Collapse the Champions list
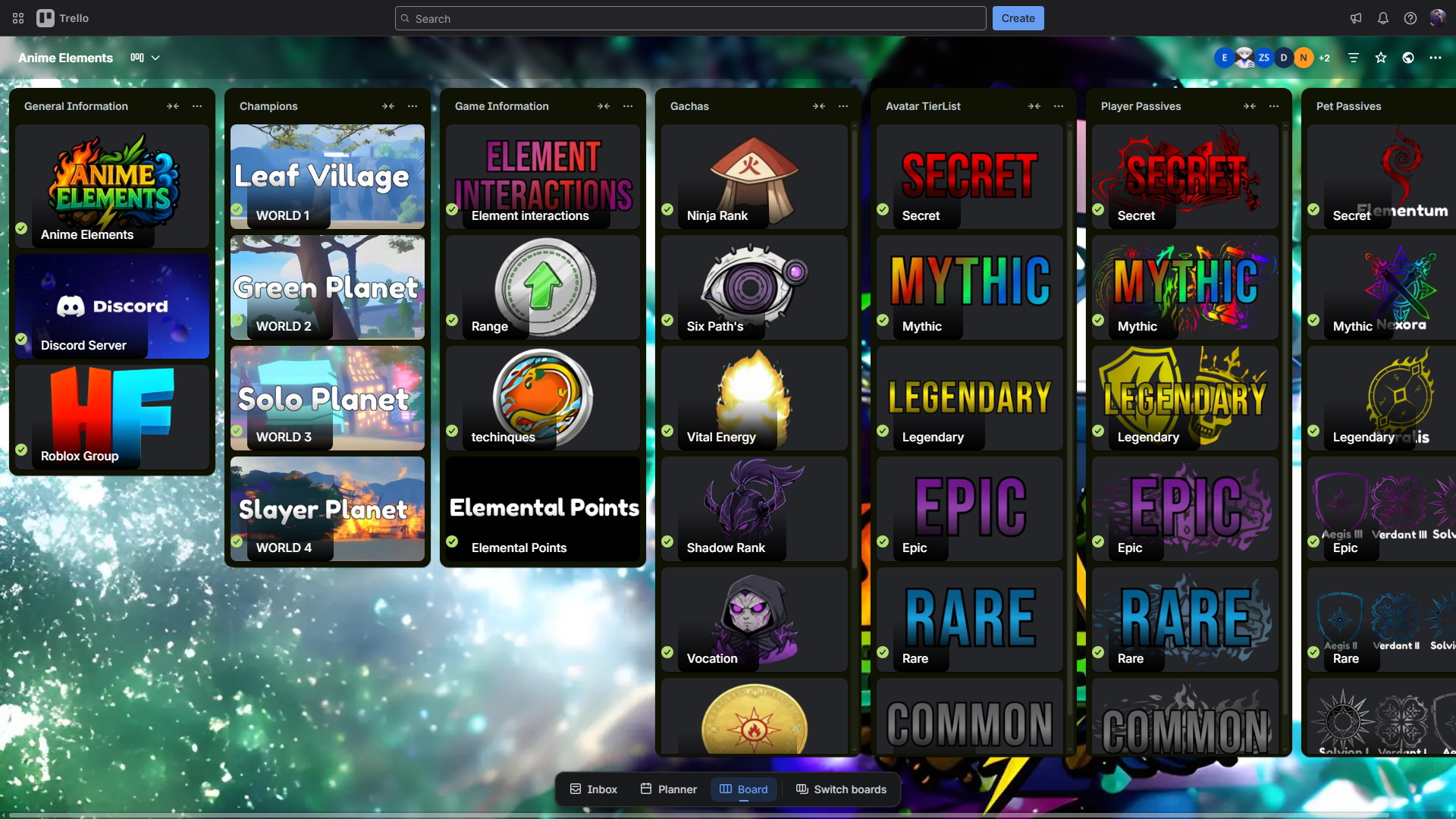Viewport: 1456px width, 819px height. tap(388, 106)
